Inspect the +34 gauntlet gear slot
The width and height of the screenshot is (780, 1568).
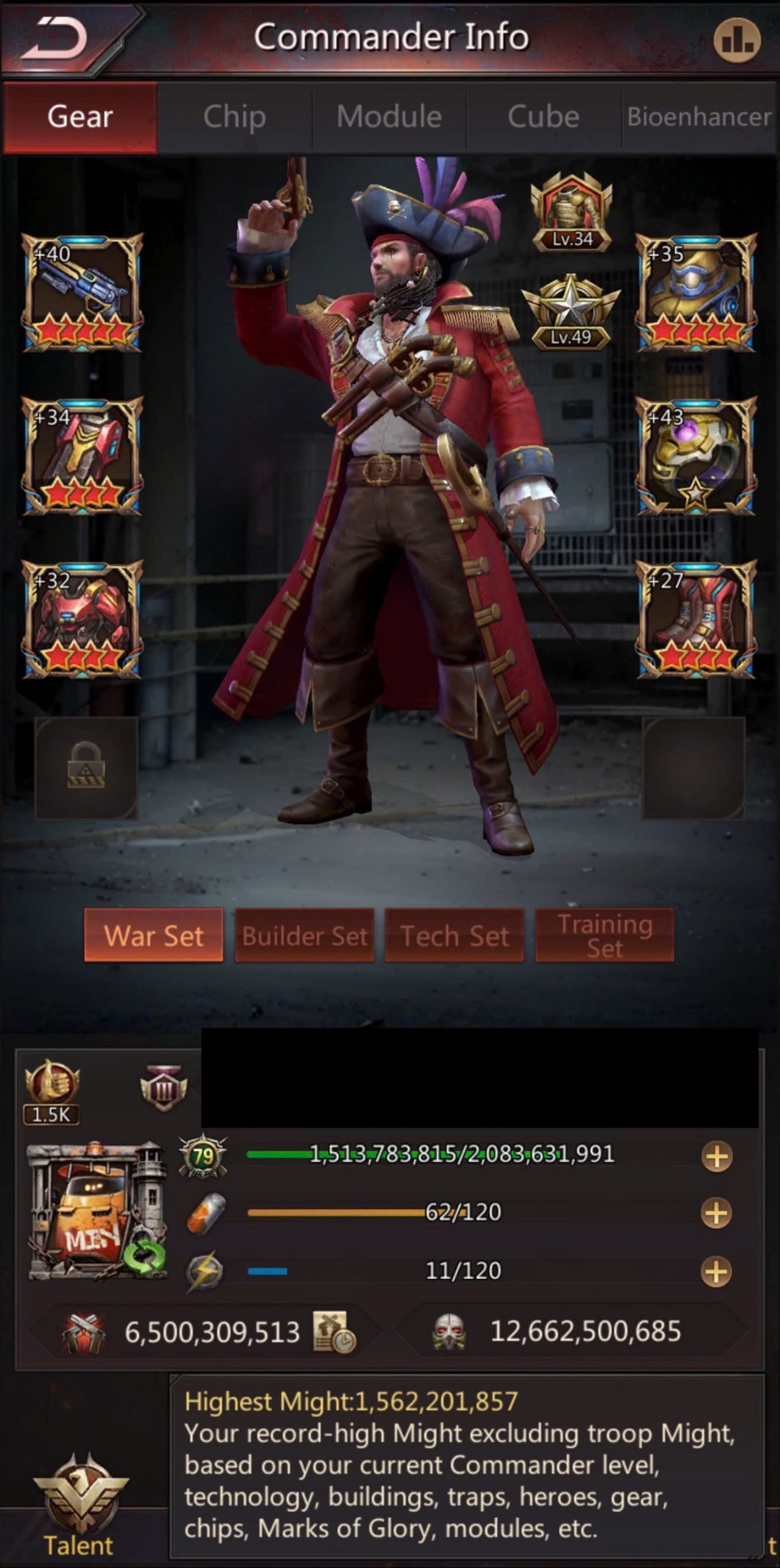[83, 455]
